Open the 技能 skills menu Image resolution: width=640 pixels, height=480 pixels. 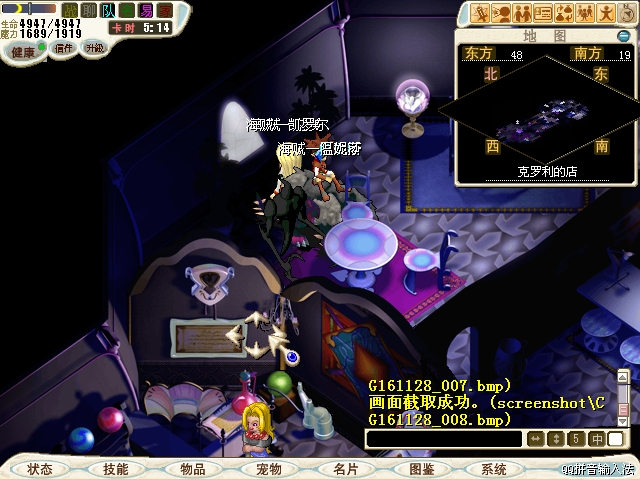coord(115,469)
